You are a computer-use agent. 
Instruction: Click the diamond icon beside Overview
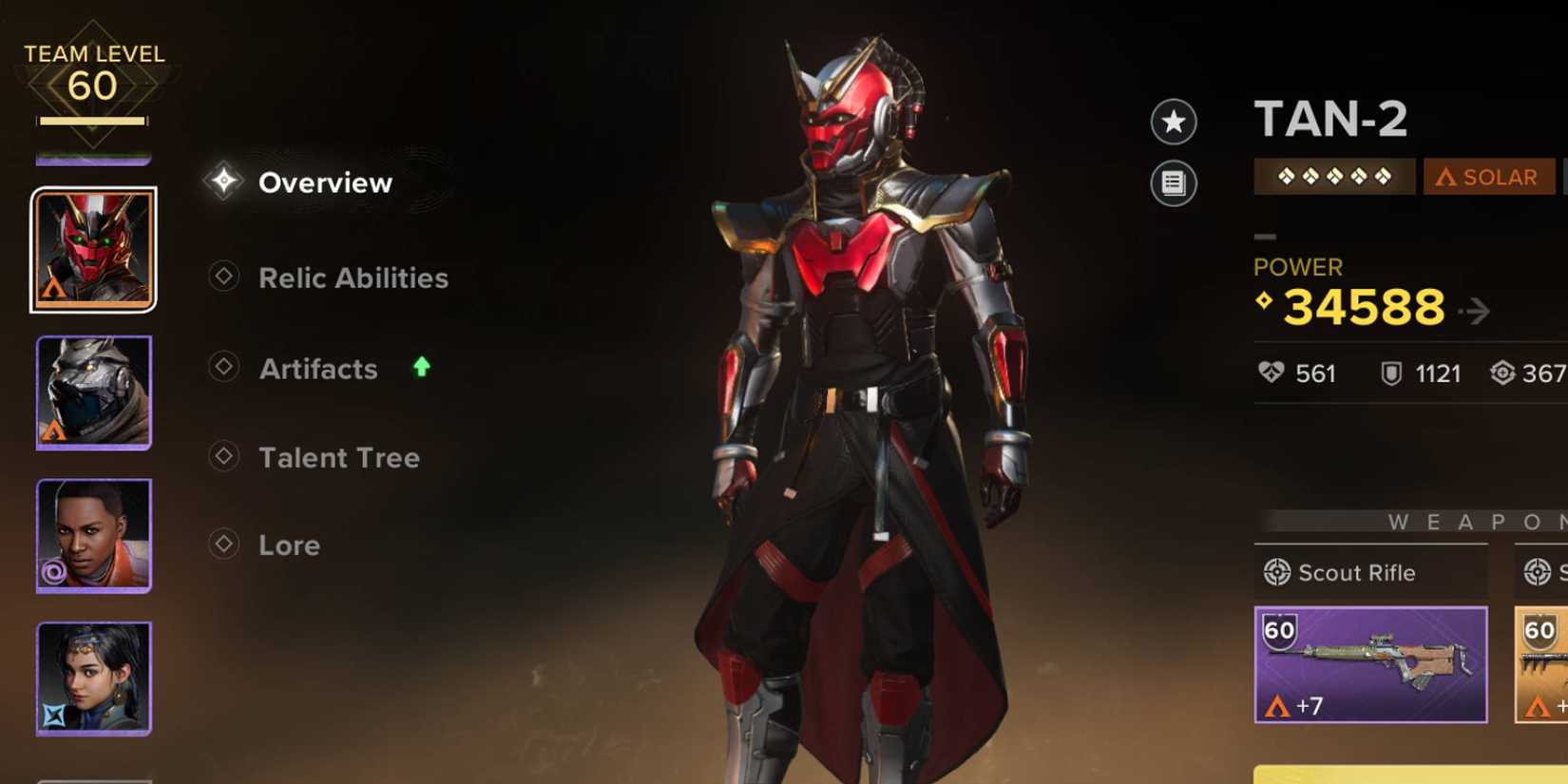coord(222,181)
